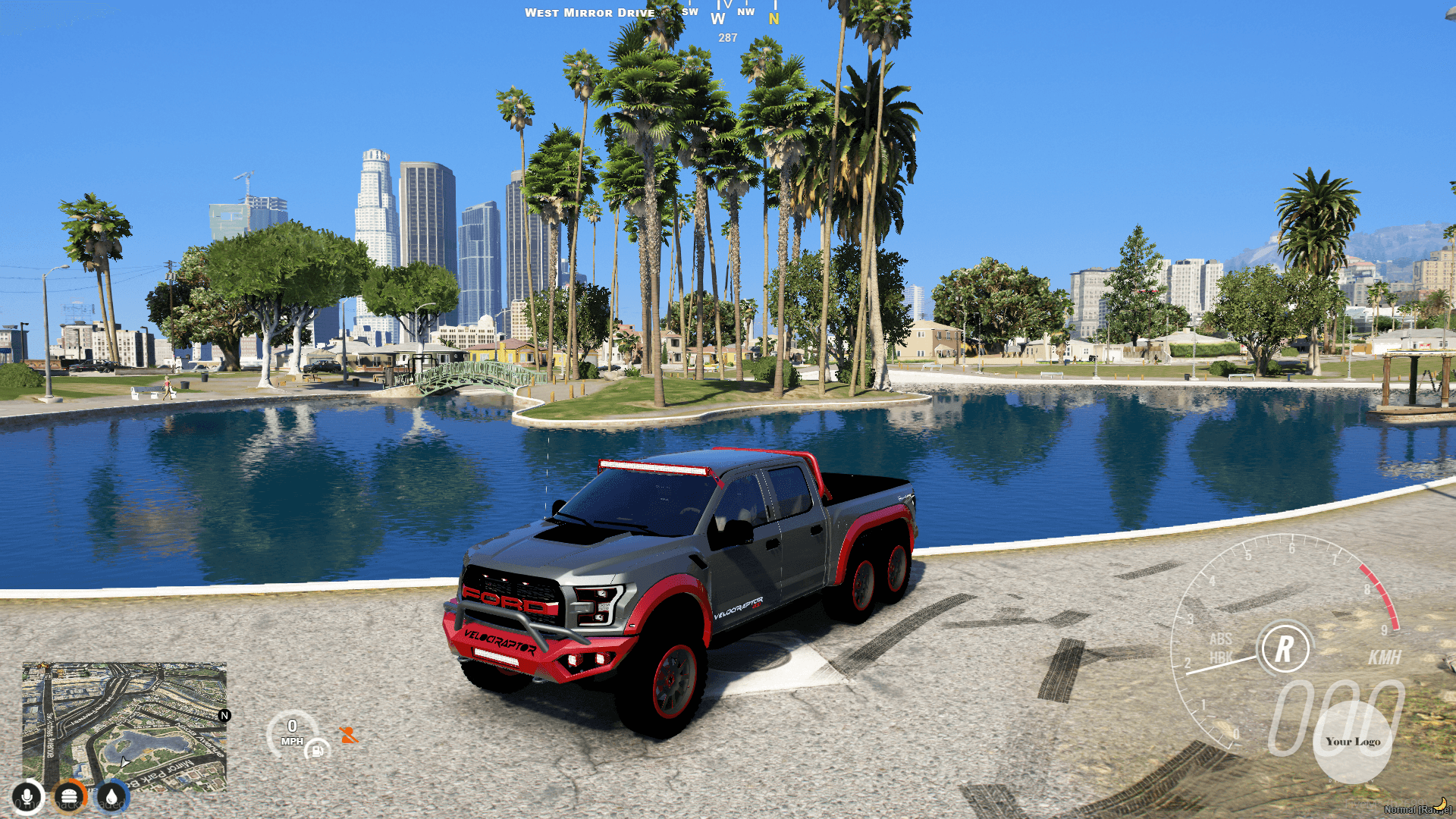1456x819 pixels.
Task: Click the West Mirror Drive street name
Action: (590, 12)
